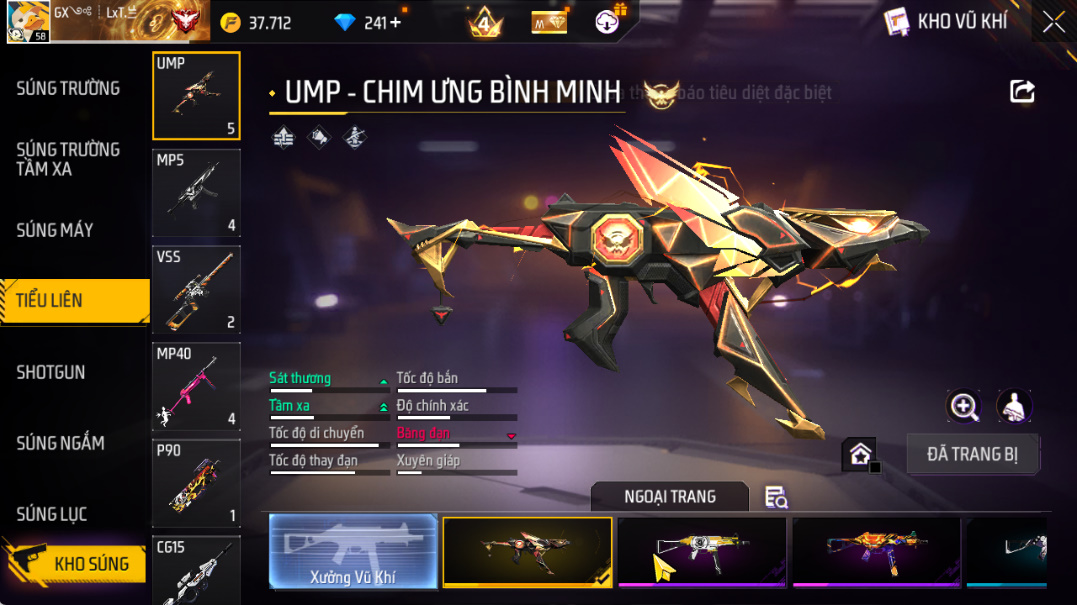Add diamonds with the plus button
This screenshot has width=1077, height=605.
(x=396, y=22)
